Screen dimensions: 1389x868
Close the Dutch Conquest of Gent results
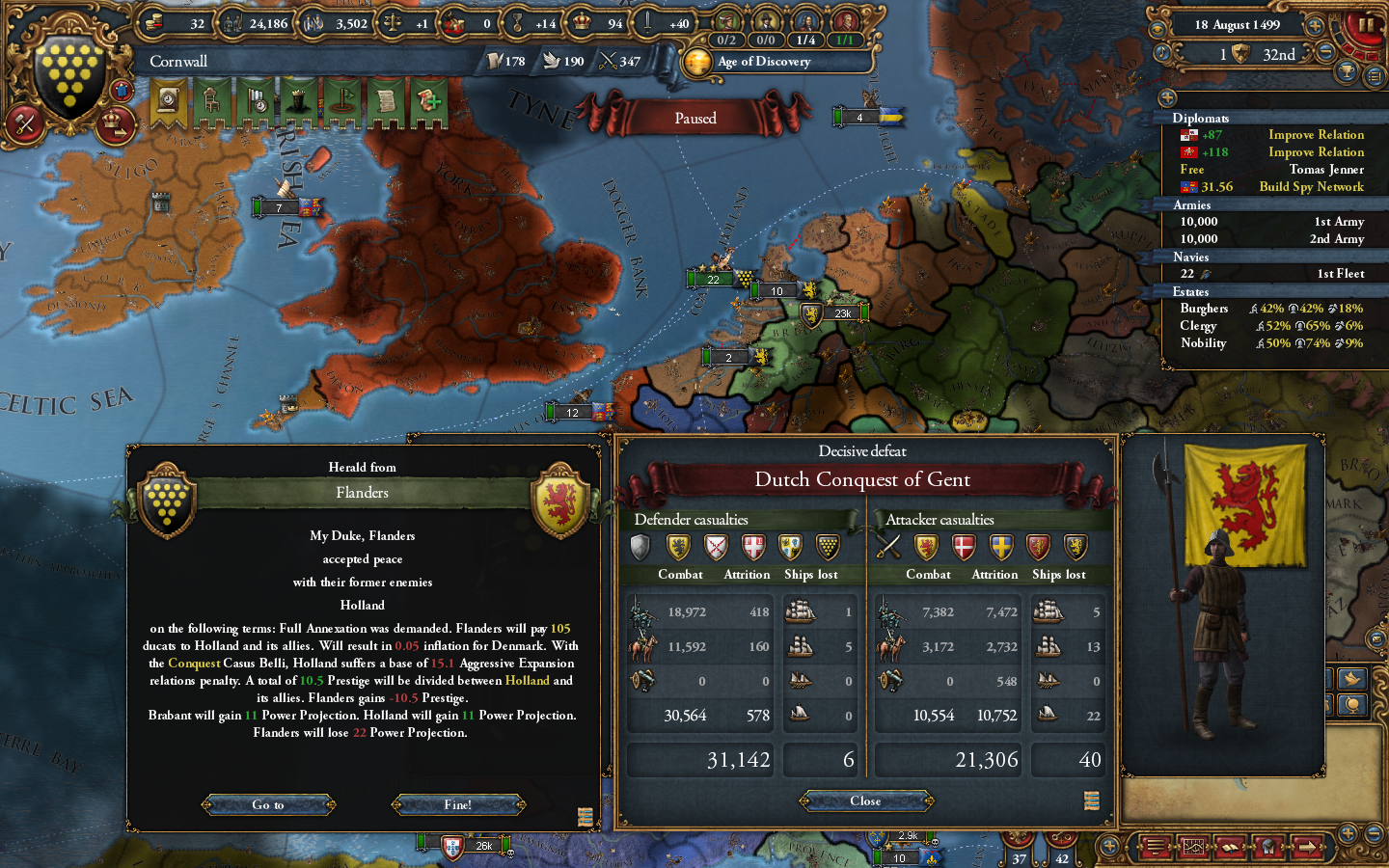tap(864, 800)
